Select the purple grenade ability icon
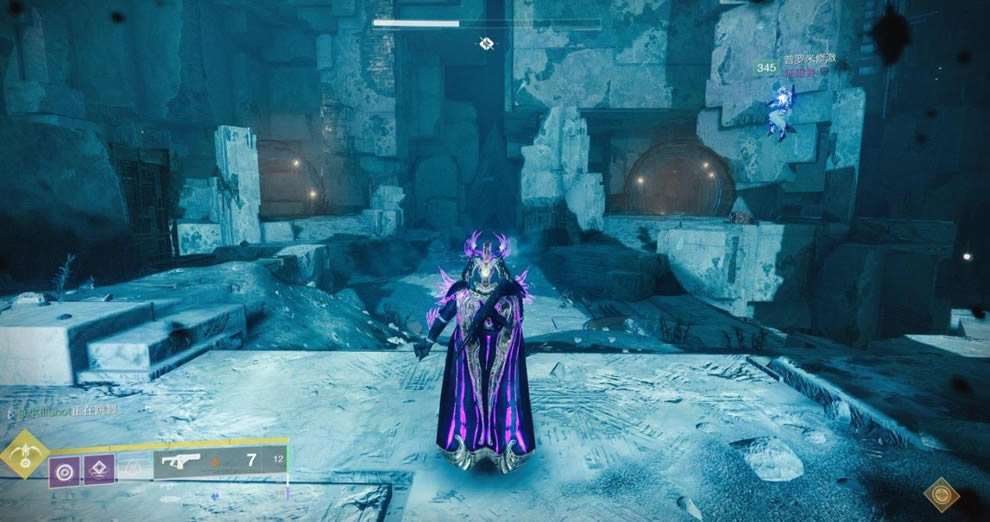This screenshot has width=990, height=522. coord(64,470)
